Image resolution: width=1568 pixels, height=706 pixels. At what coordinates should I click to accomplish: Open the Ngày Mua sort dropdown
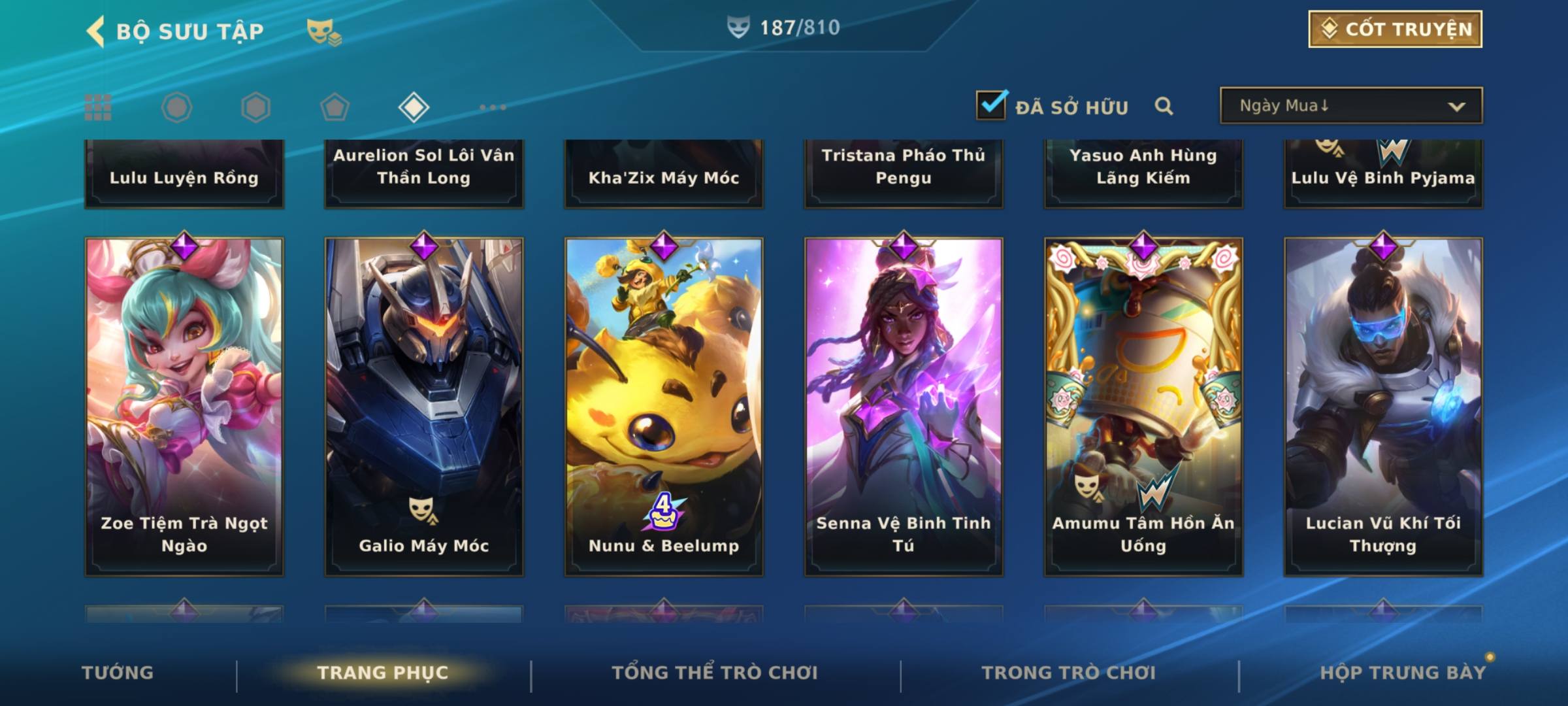(x=1350, y=106)
